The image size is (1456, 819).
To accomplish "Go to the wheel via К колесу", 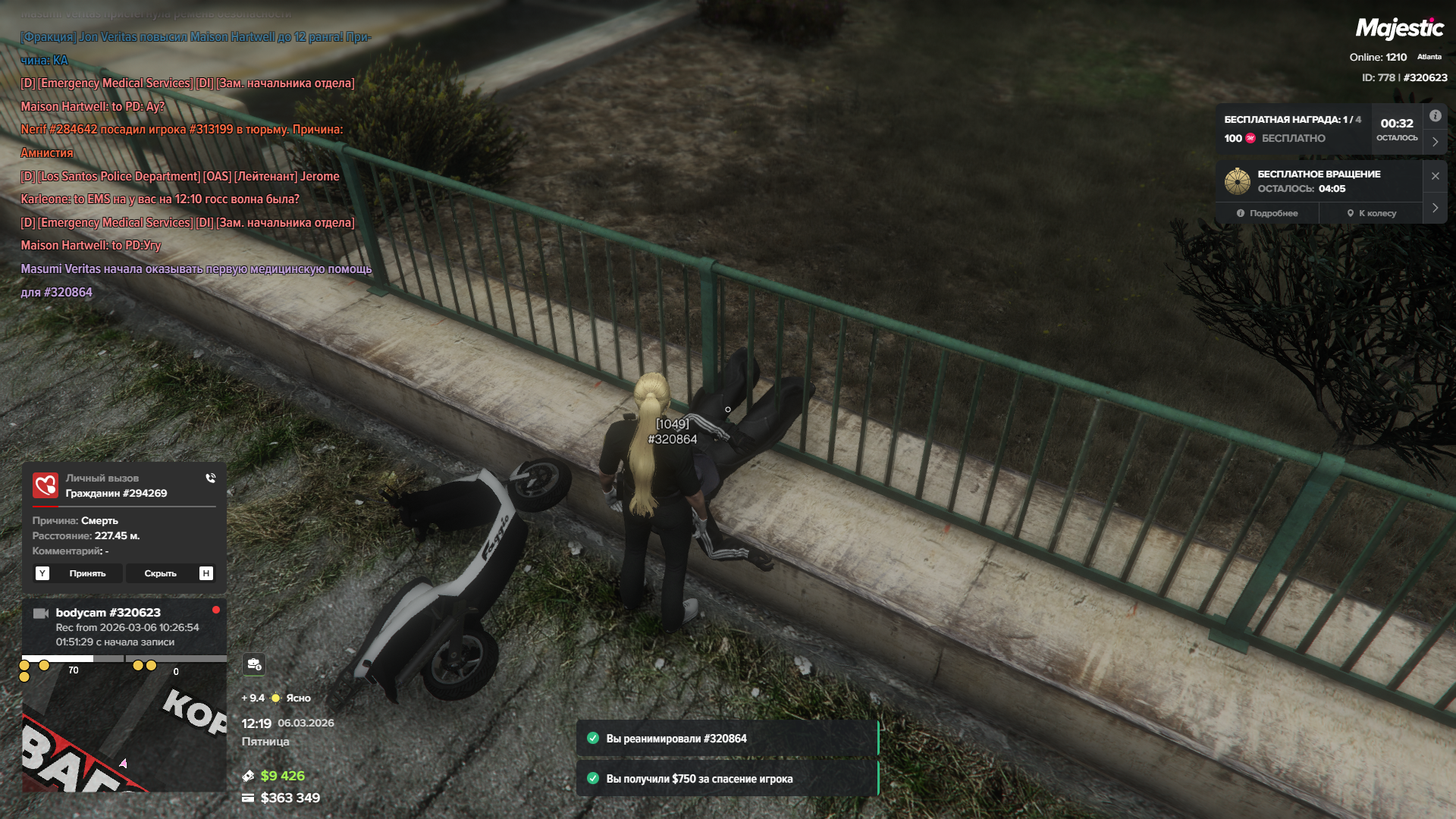I will [1371, 213].
